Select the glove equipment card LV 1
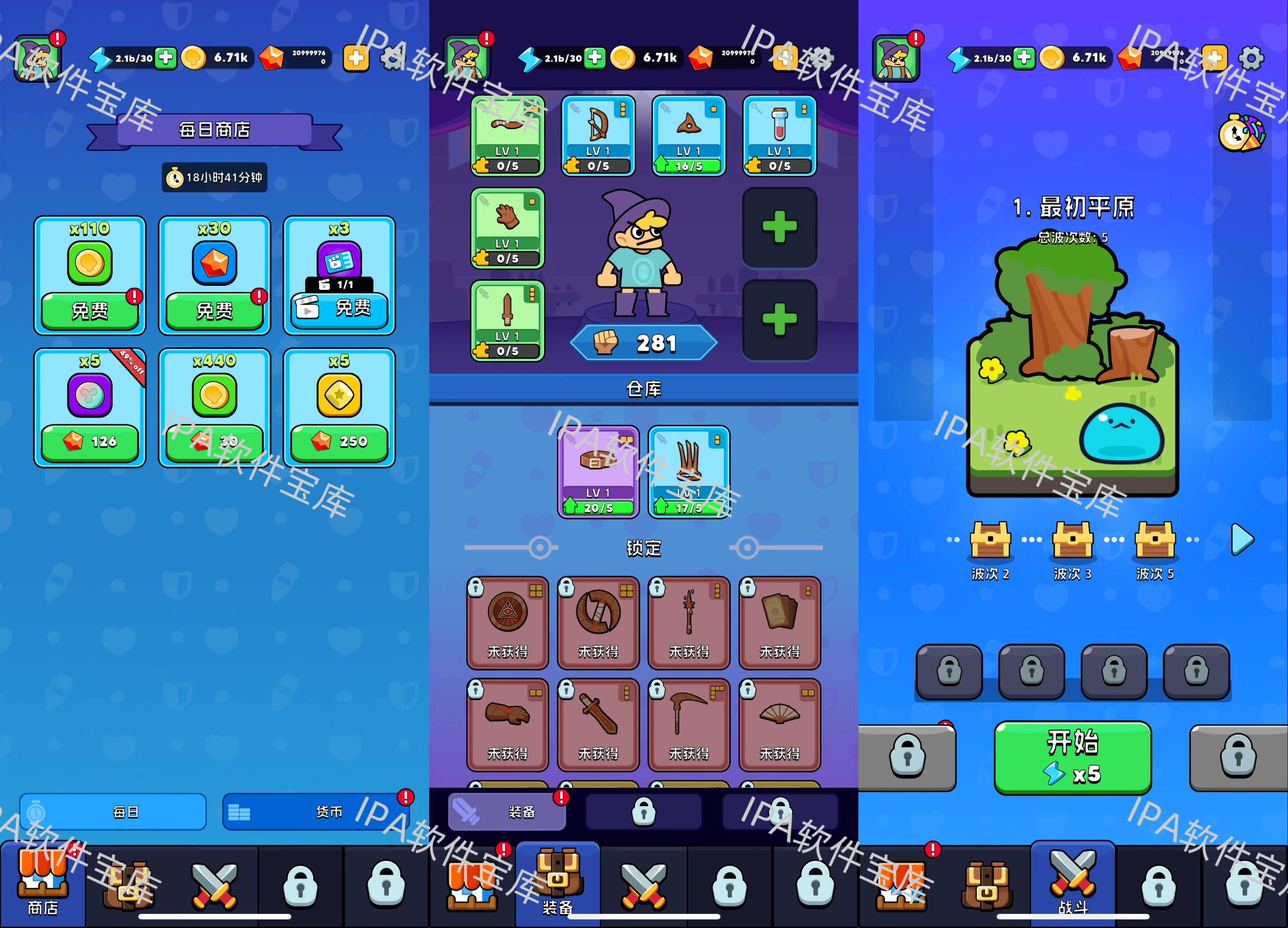 click(507, 227)
